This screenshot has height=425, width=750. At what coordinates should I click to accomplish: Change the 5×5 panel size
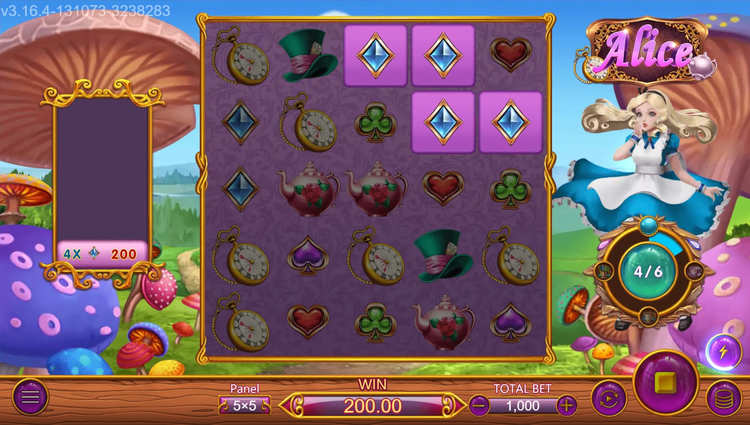244,405
